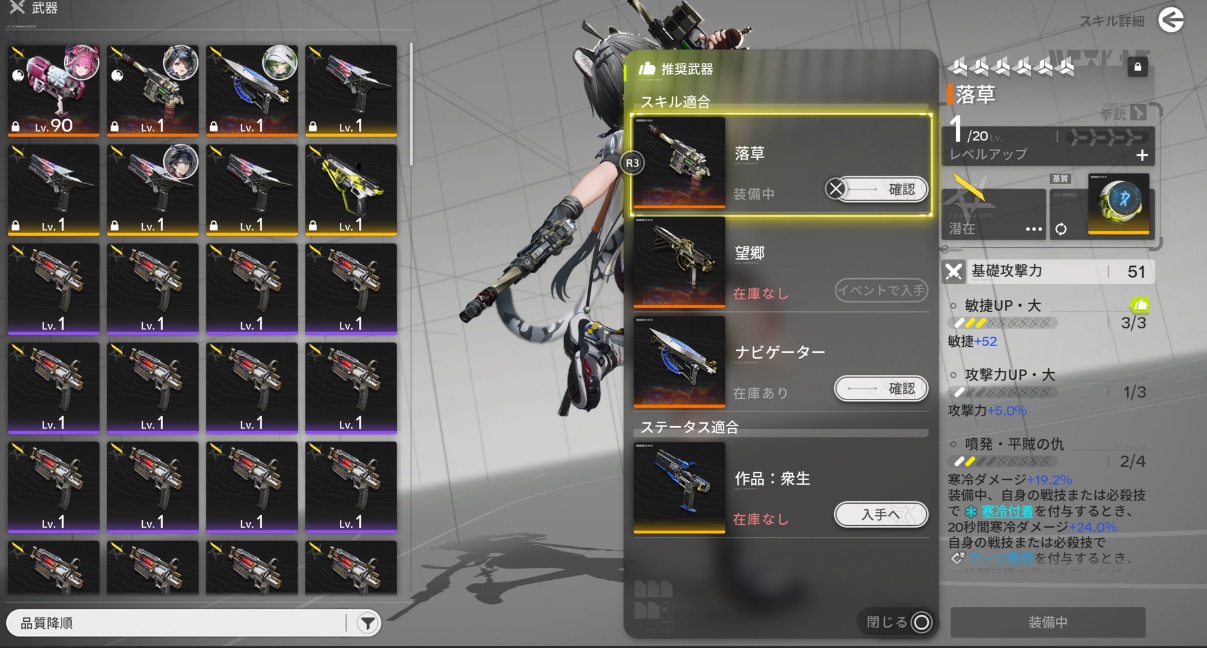The image size is (1207, 648).
Task: Click 確認 button for 落草
Action: 879,189
